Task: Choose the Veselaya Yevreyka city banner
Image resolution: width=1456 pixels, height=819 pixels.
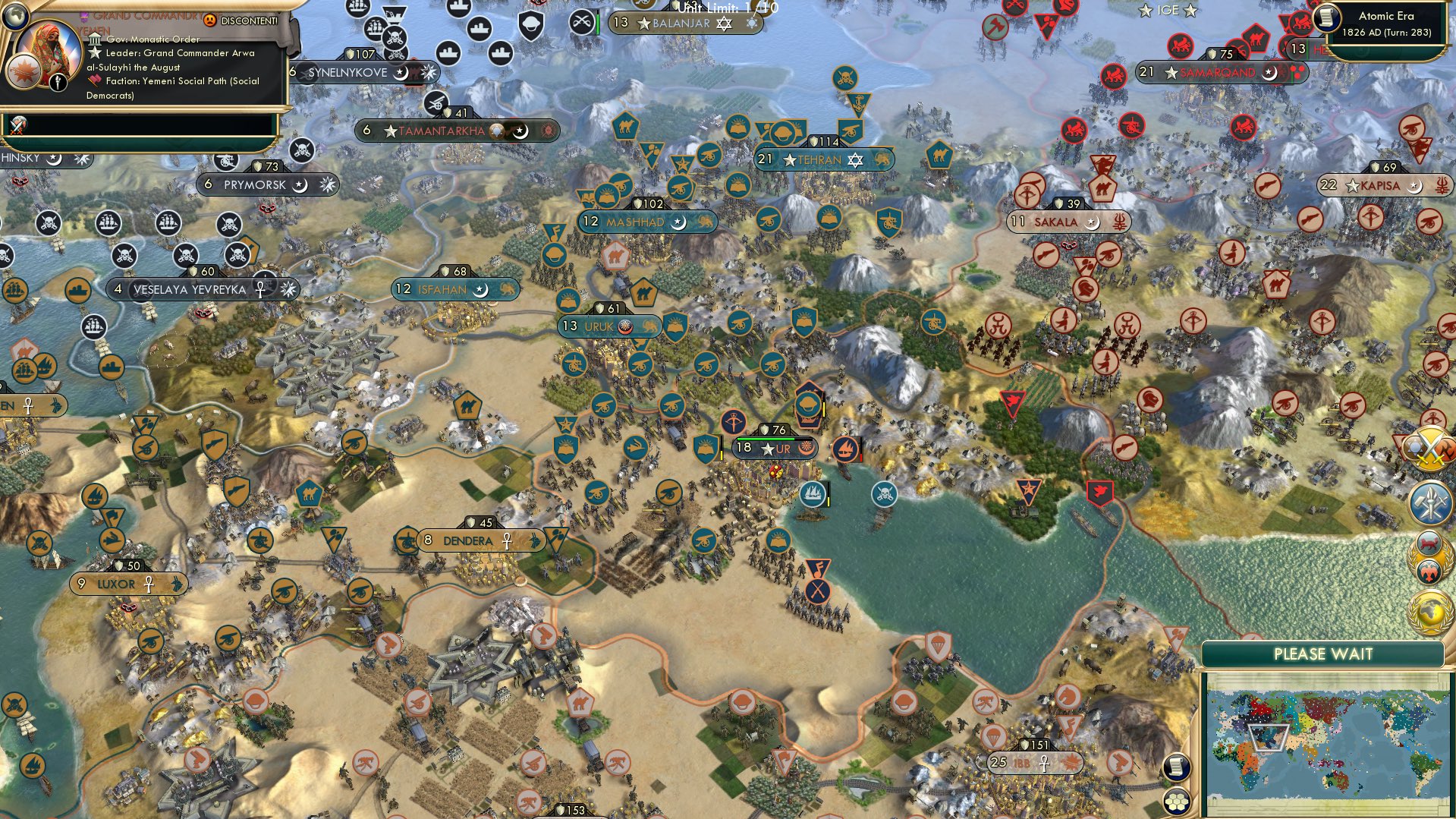Action: coord(190,289)
